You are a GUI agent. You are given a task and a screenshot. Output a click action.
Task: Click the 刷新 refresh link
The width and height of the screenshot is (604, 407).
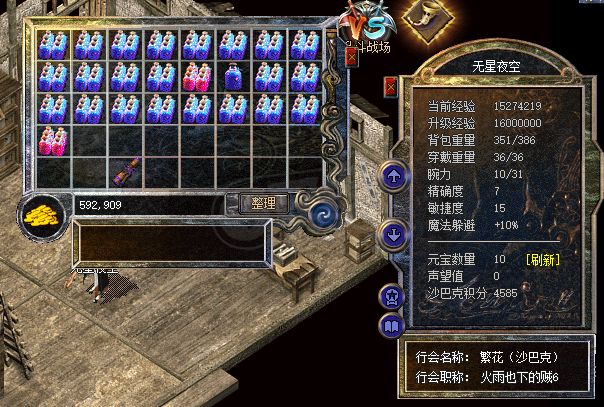click(x=544, y=259)
